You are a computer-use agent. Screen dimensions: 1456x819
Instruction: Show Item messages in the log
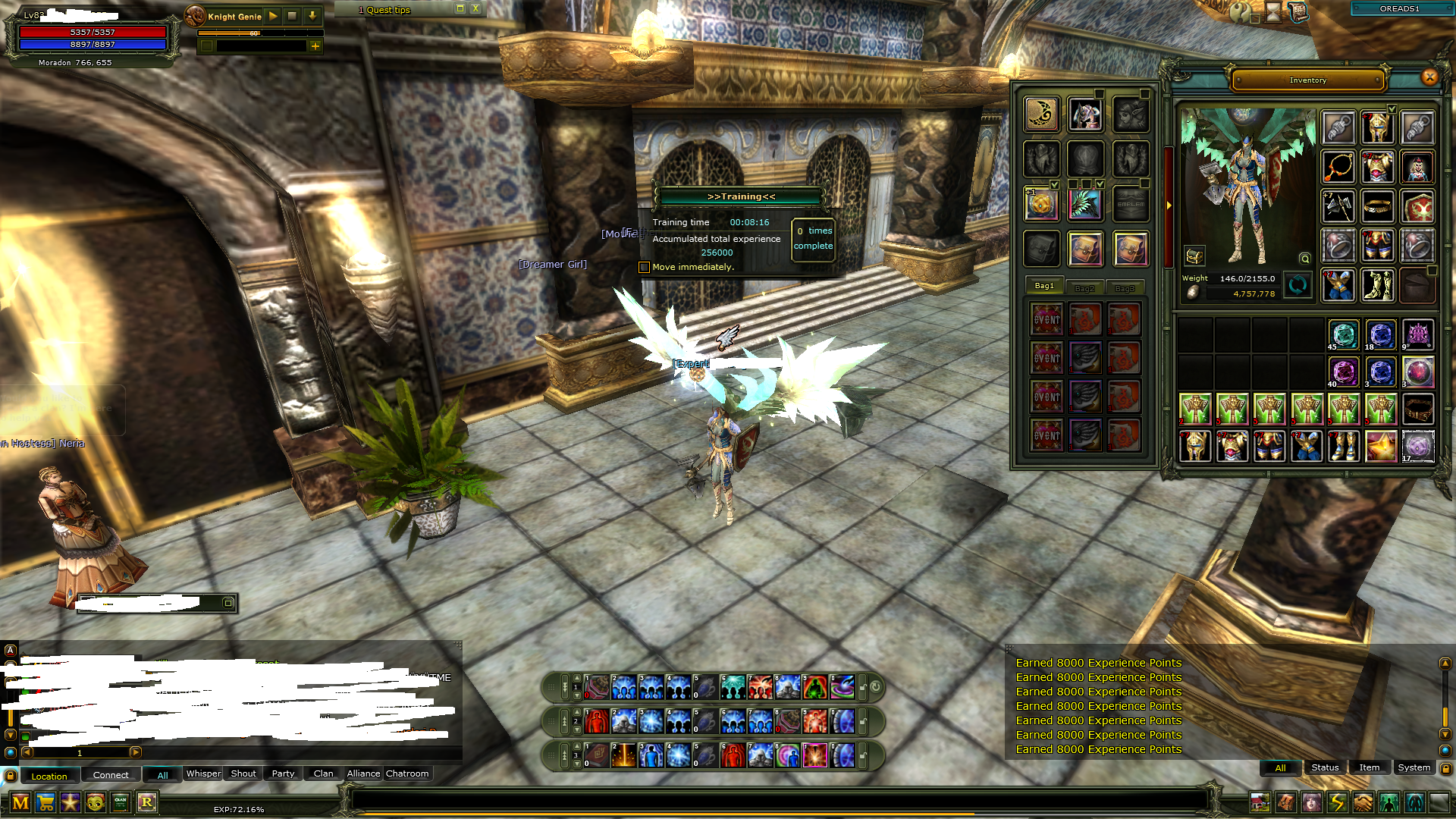pos(1369,767)
